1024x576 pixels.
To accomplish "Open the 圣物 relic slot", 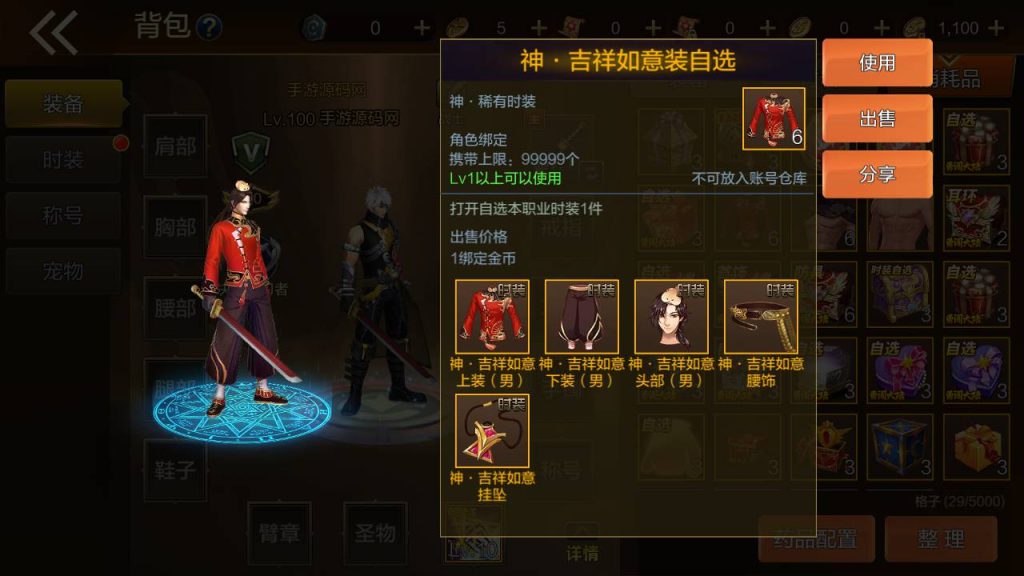I will 375,533.
